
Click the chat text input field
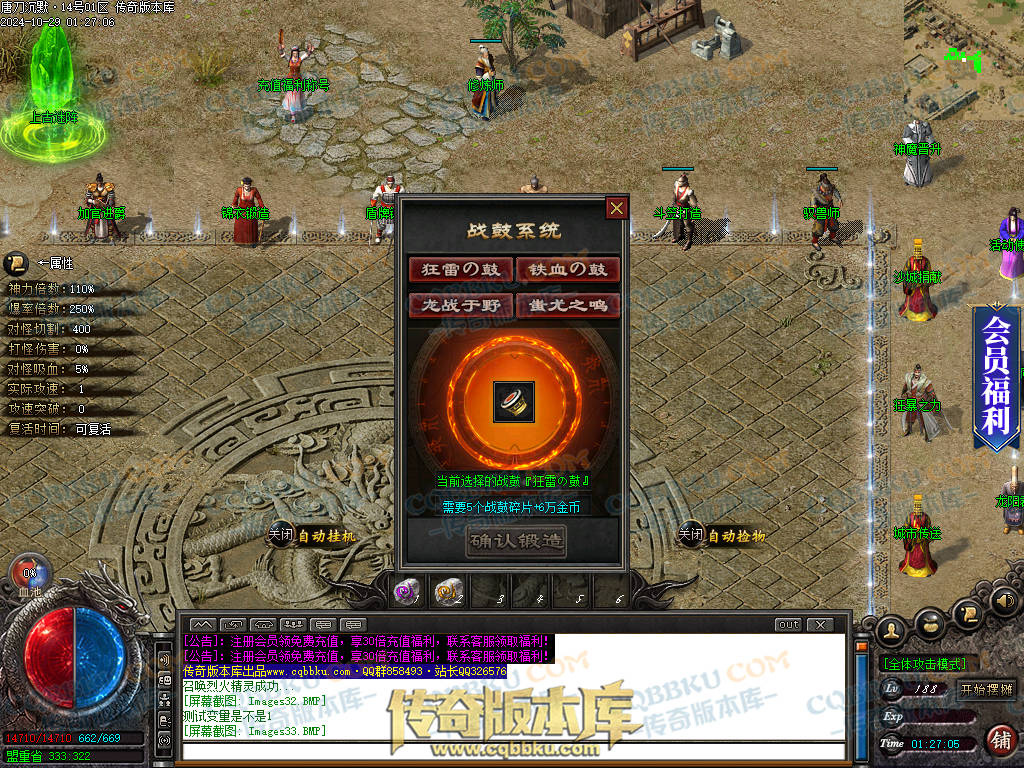pyautogui.click(x=510, y=750)
